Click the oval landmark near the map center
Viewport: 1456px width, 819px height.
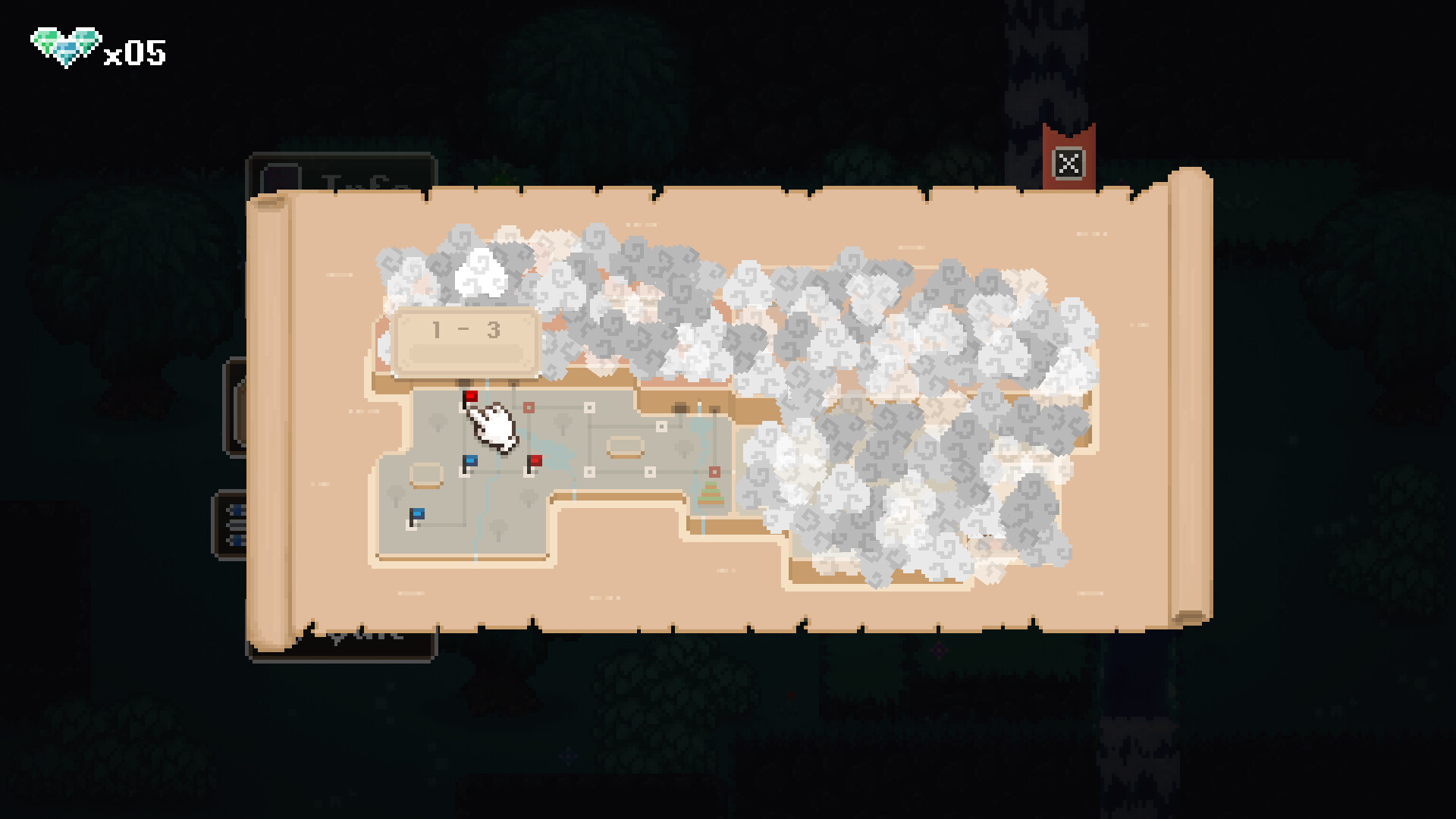tap(626, 446)
